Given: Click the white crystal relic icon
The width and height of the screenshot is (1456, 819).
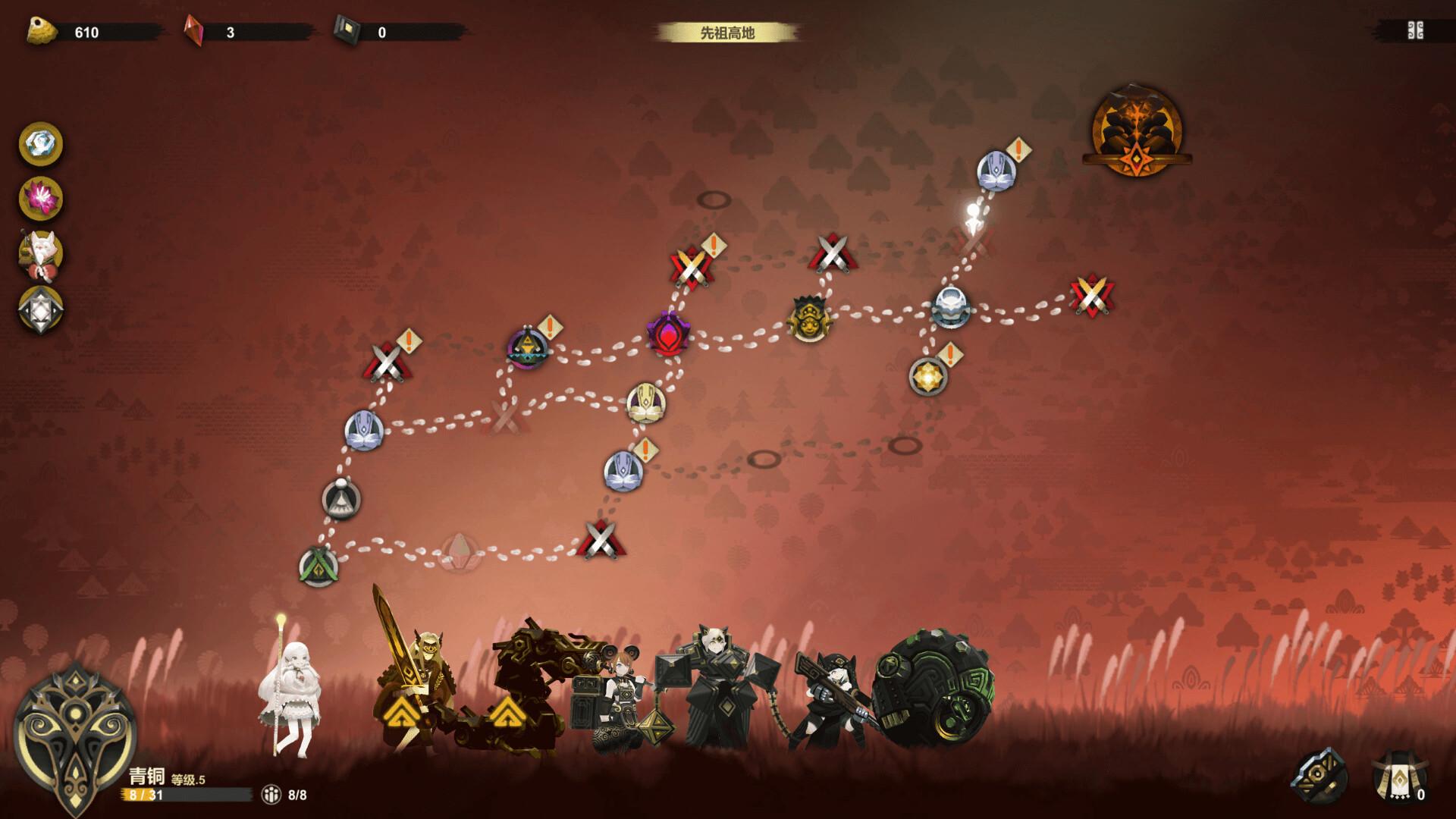Looking at the screenshot, I should pyautogui.click(x=41, y=144).
